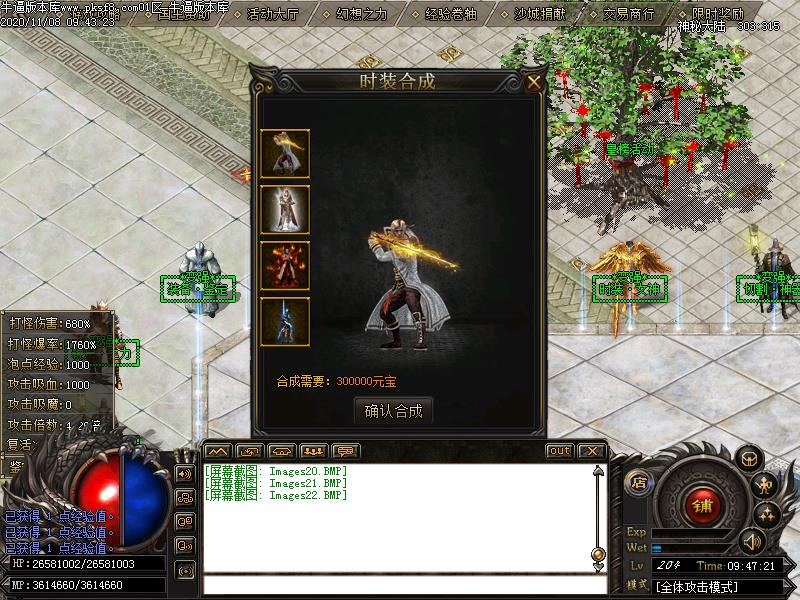Select the blue armored costume thumbnail

click(285, 321)
